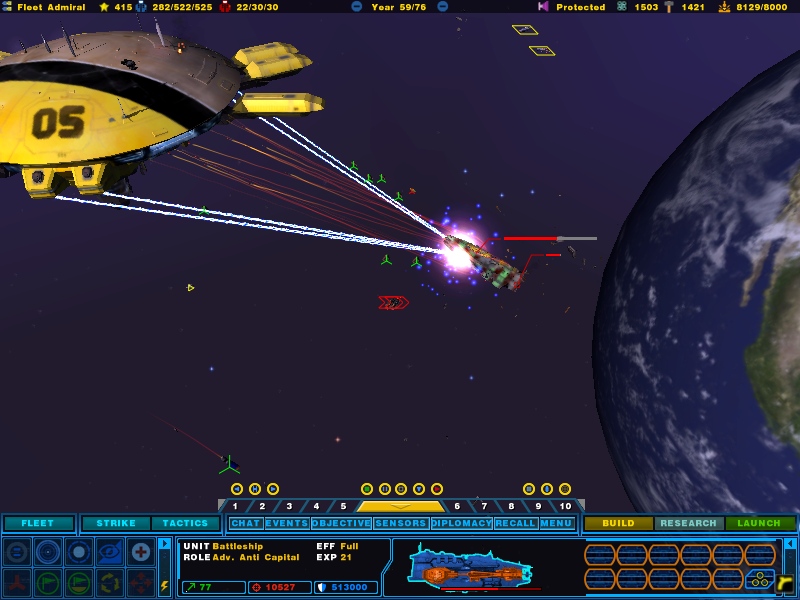Toggle the crossed-out eye cloak icon
The width and height of the screenshot is (800, 600).
point(110,551)
